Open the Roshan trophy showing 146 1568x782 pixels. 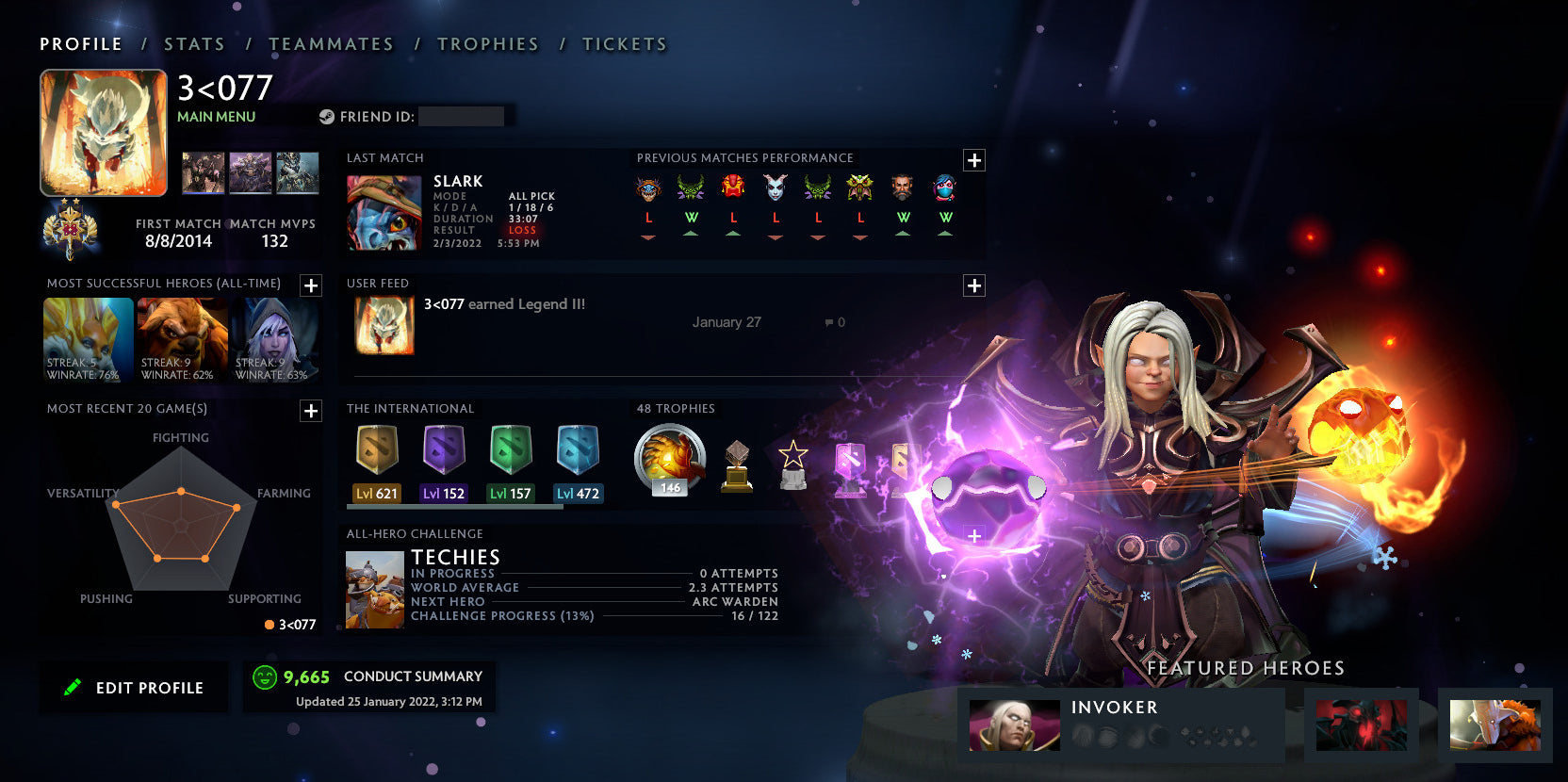point(668,460)
